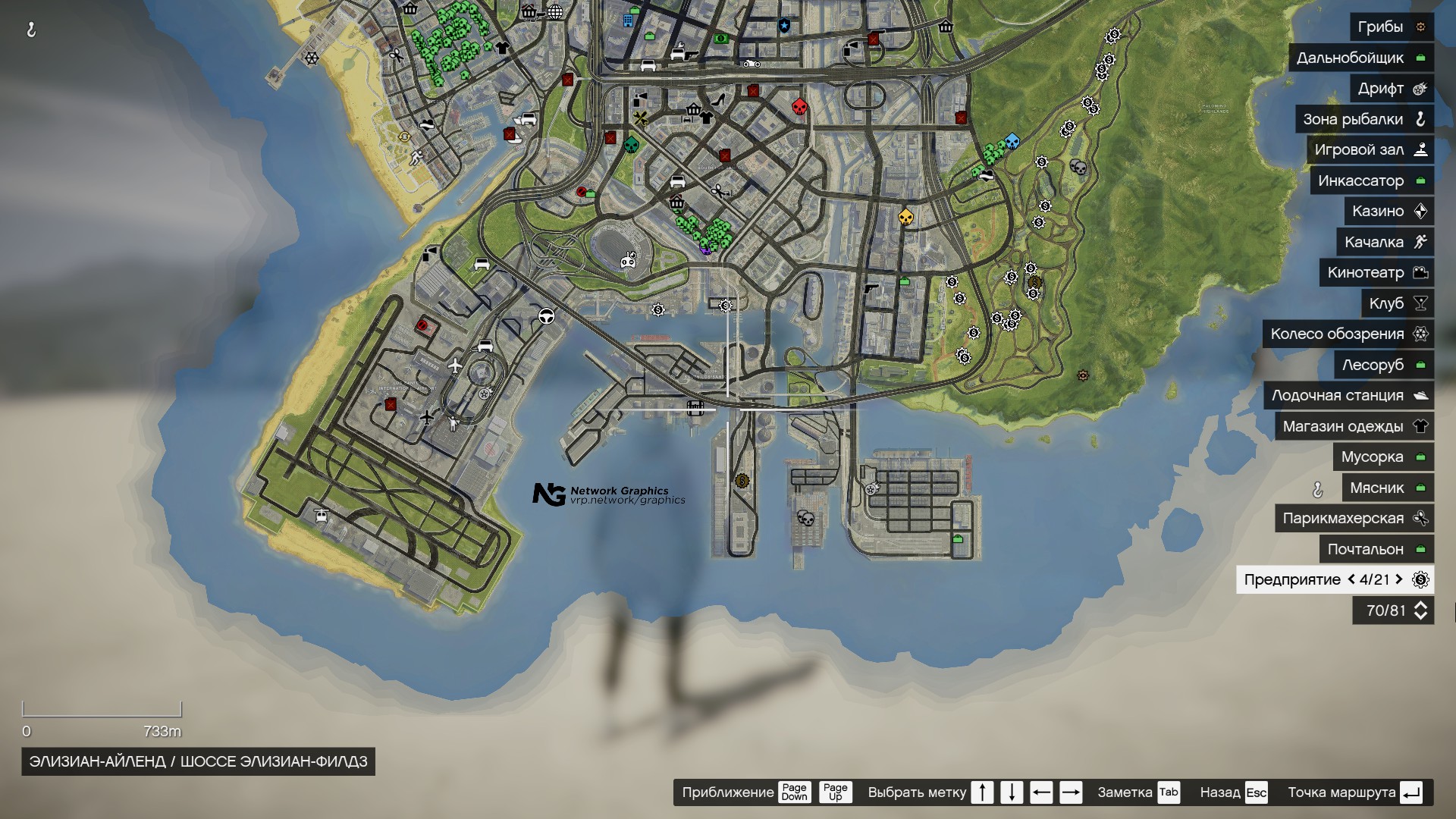Viewport: 1456px width, 819px height.
Task: Select the film camera icon for Кинотеатр
Action: coord(1420,272)
